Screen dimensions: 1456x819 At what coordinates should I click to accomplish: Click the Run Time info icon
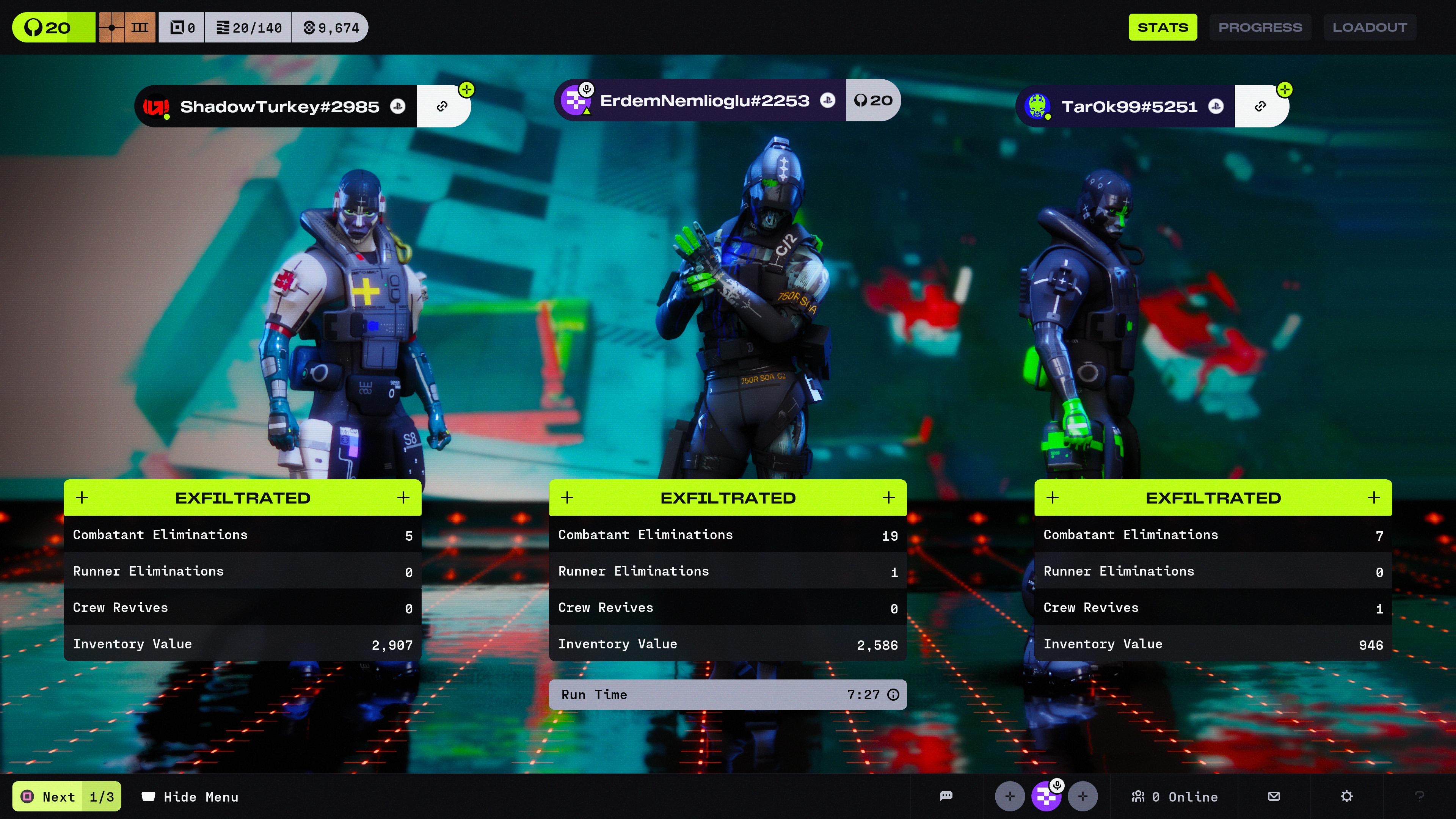(893, 695)
